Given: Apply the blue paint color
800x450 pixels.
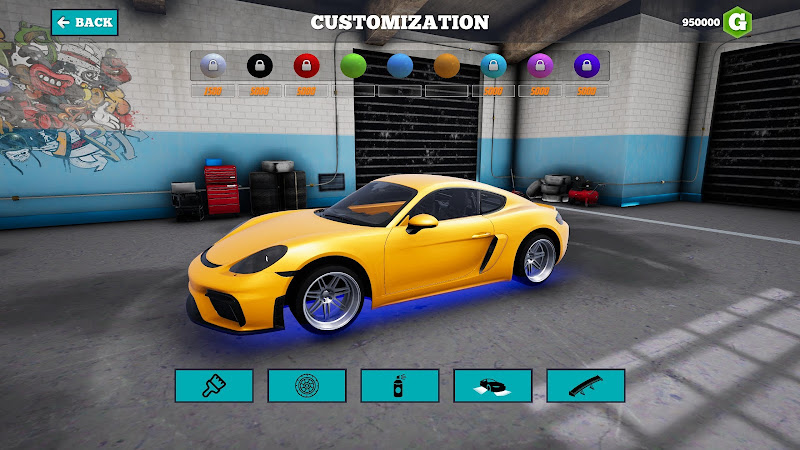Looking at the screenshot, I should pyautogui.click(x=400, y=66).
